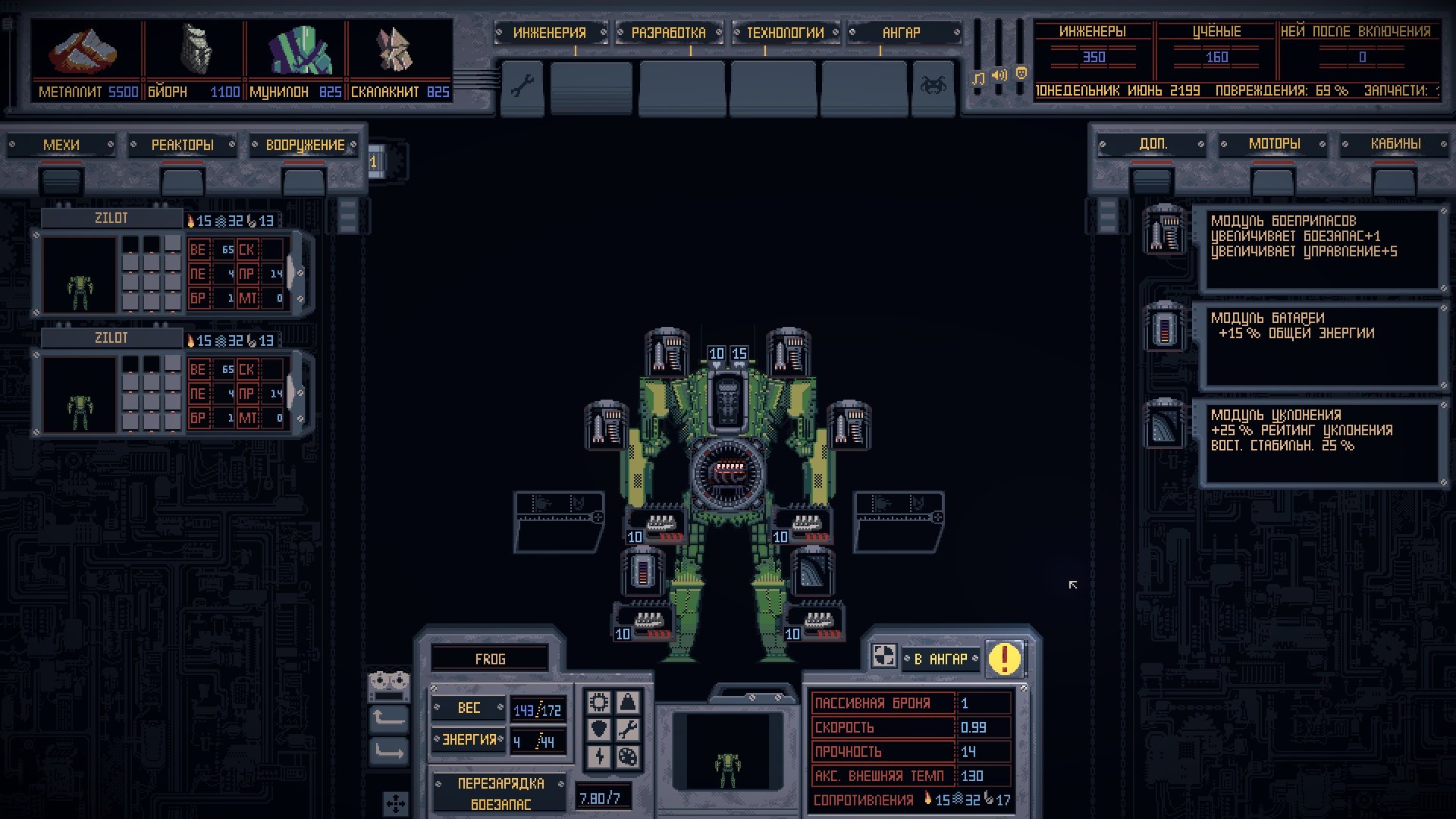Click the FROG mech name field
Image resolution: width=1456 pixels, height=819 pixels.
click(490, 659)
